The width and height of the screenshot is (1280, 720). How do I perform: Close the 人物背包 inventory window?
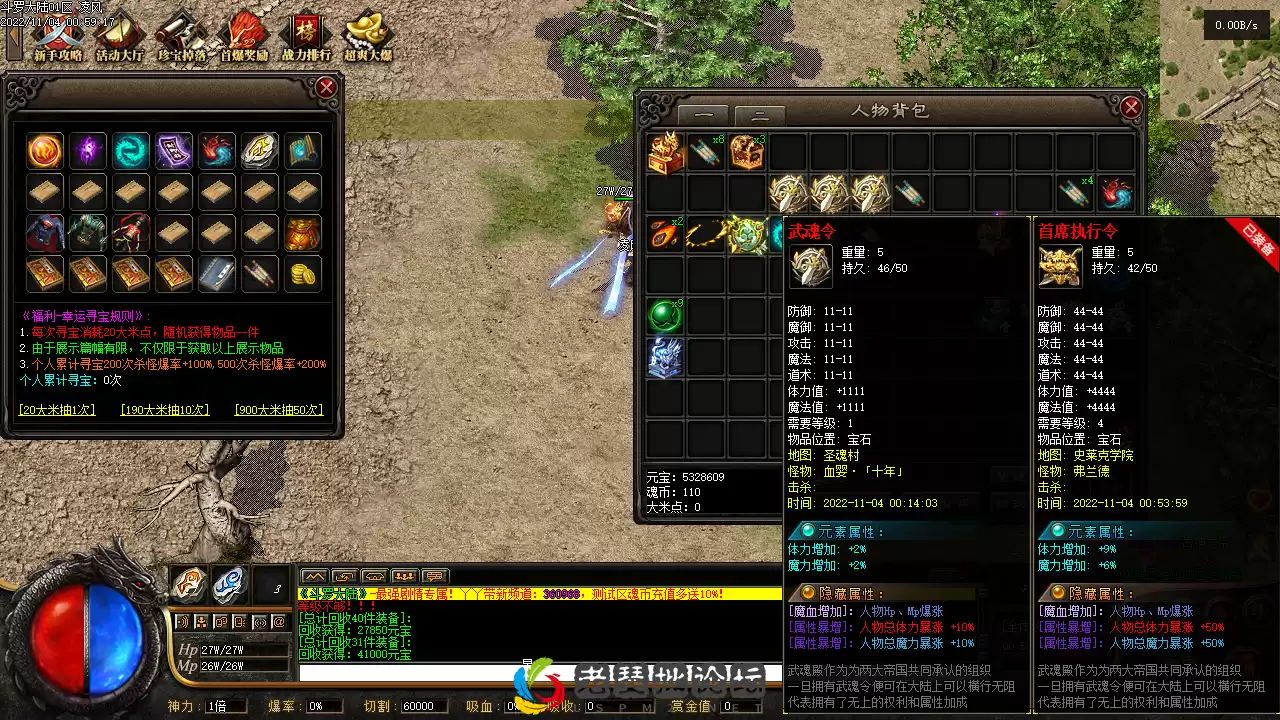[x=1131, y=107]
